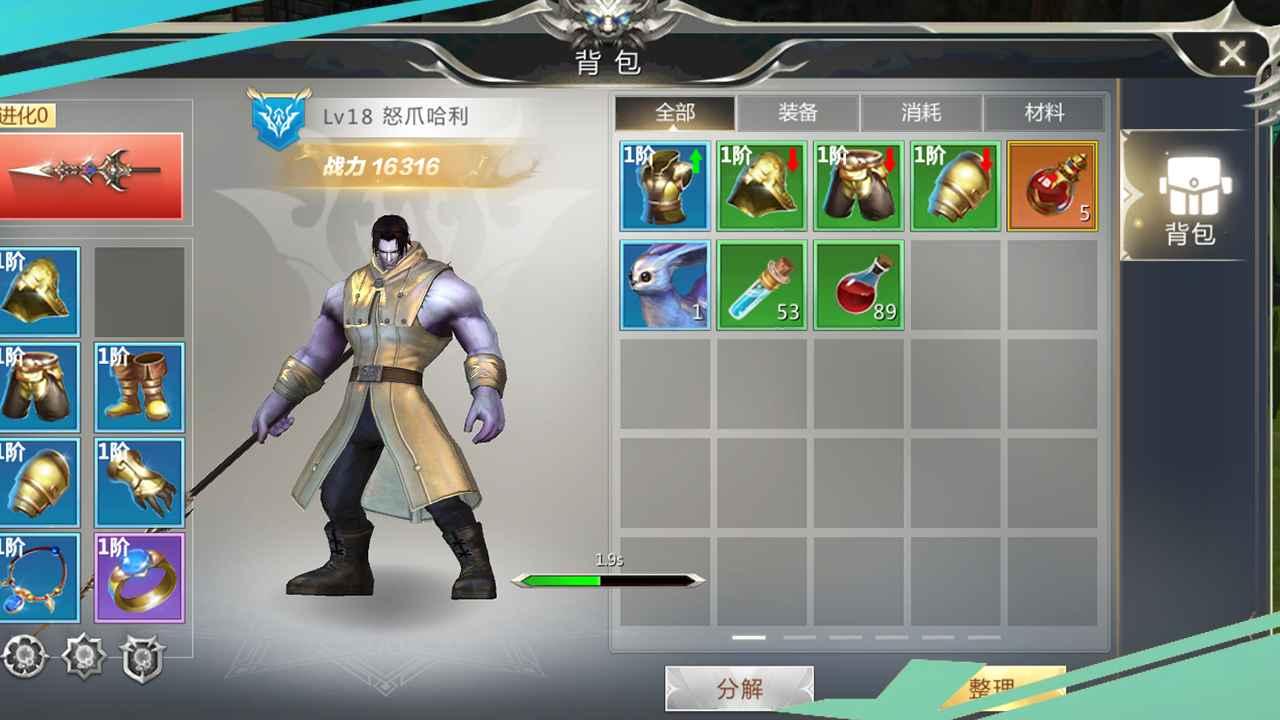Select the 1阶 armor with green upgrade arrow
This screenshot has height=720, width=1280.
point(664,186)
